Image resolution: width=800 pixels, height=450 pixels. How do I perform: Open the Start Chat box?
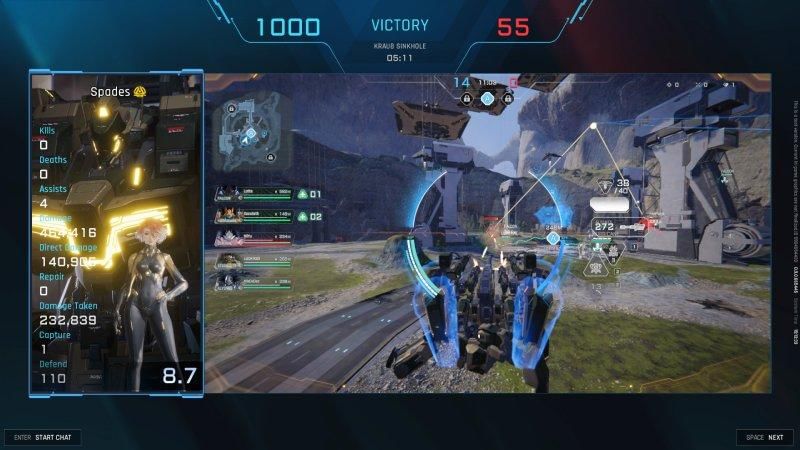[43, 437]
